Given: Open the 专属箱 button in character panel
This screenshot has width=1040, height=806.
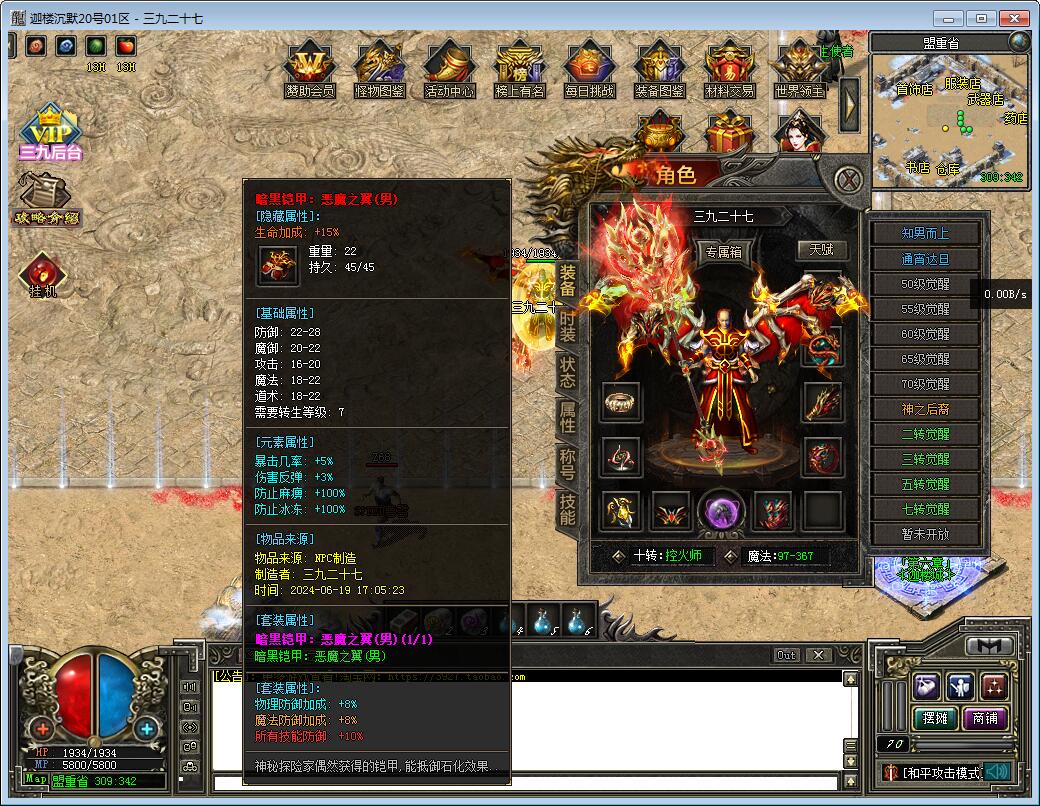Looking at the screenshot, I should click(x=722, y=252).
